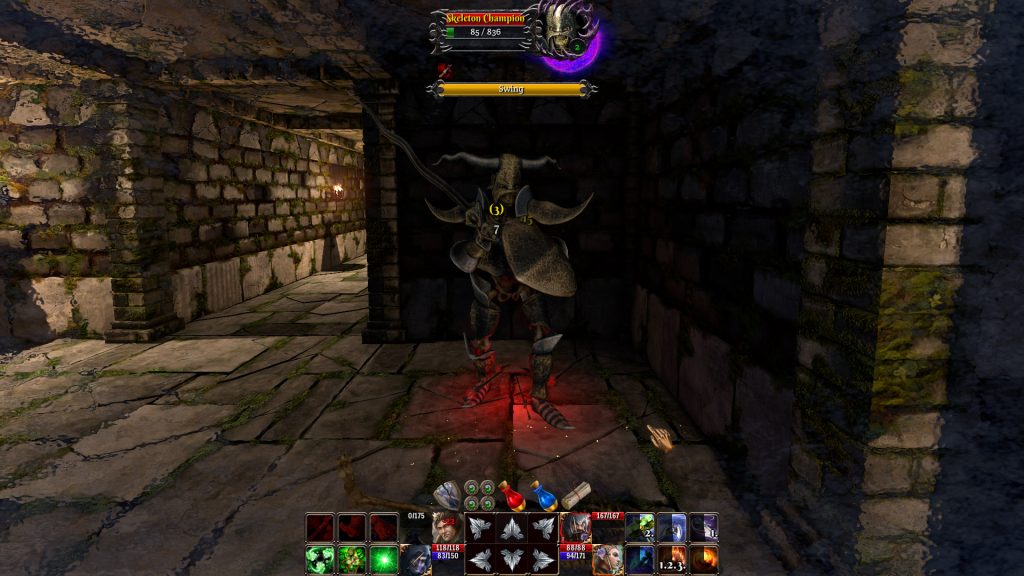The width and height of the screenshot is (1024, 576).
Task: Turn right using the upper-right arrow
Action: point(544,528)
